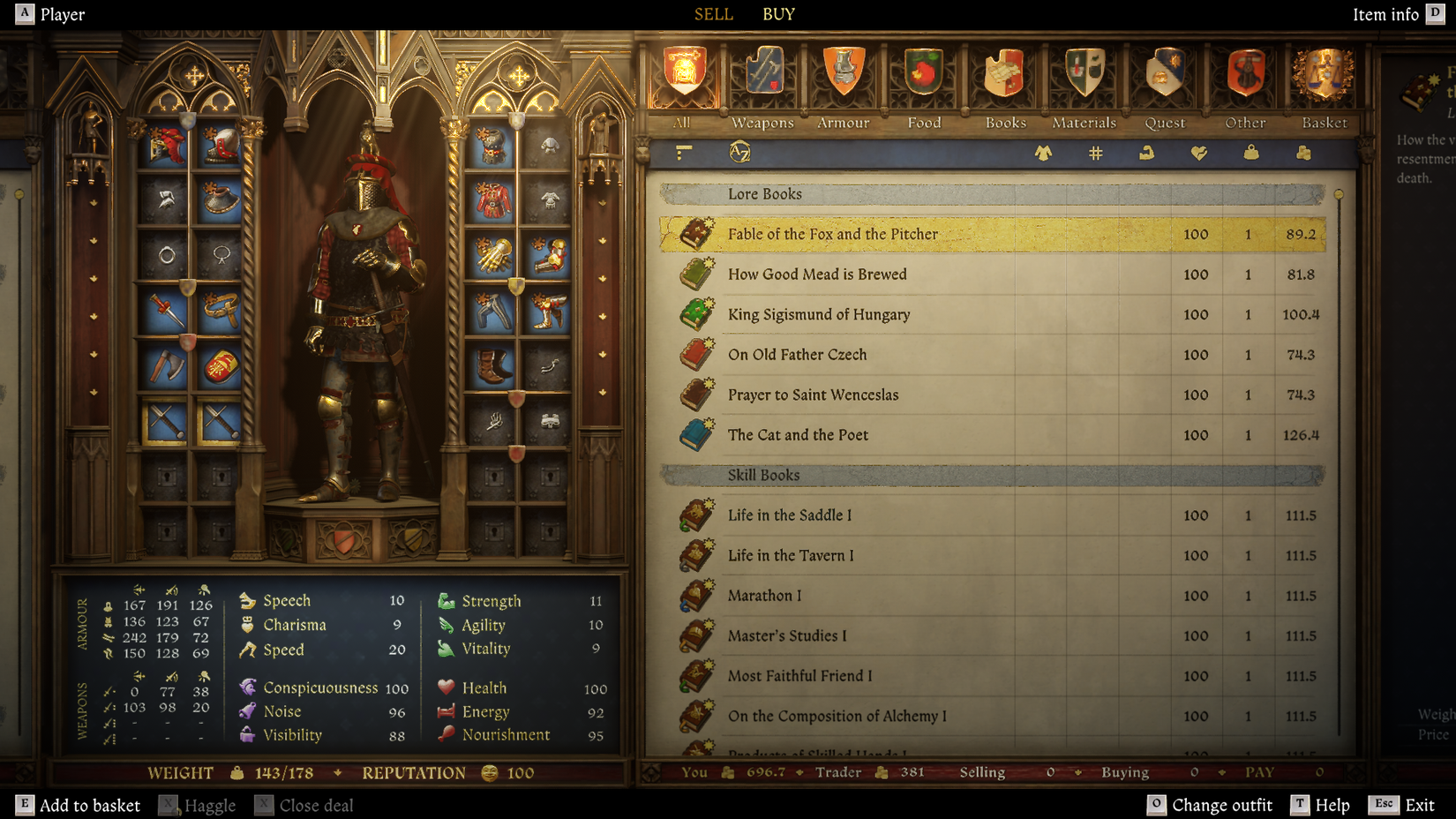
Task: View the Basket category shield
Action: coord(1324,75)
